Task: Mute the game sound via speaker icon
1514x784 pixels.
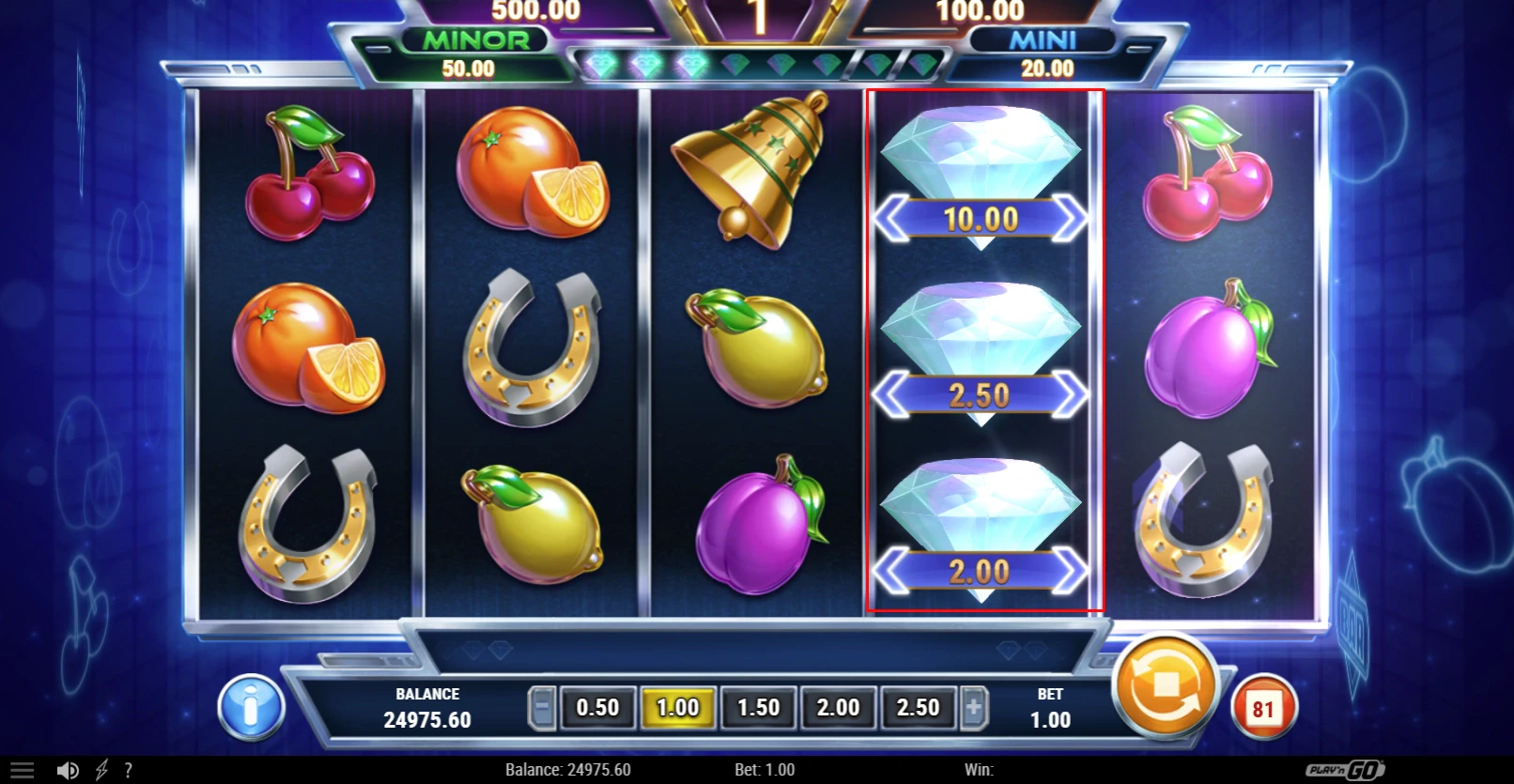Action: (x=68, y=768)
